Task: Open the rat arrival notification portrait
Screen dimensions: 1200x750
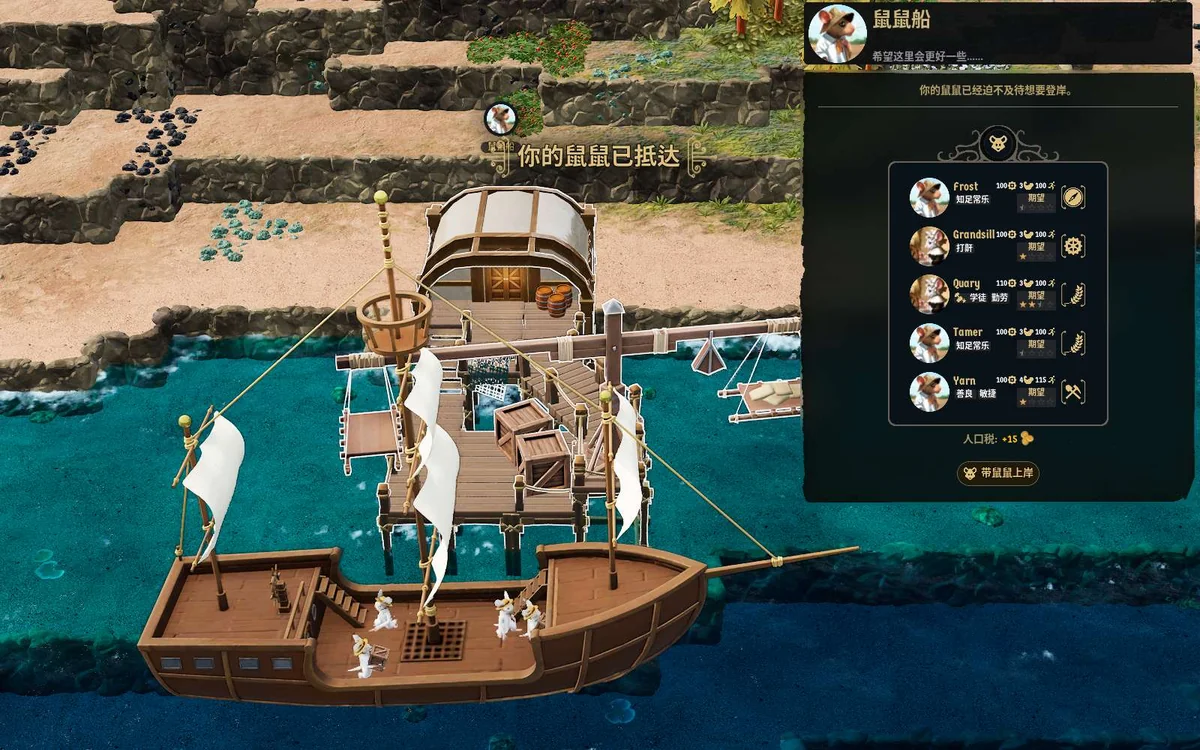Action: pyautogui.click(x=499, y=119)
